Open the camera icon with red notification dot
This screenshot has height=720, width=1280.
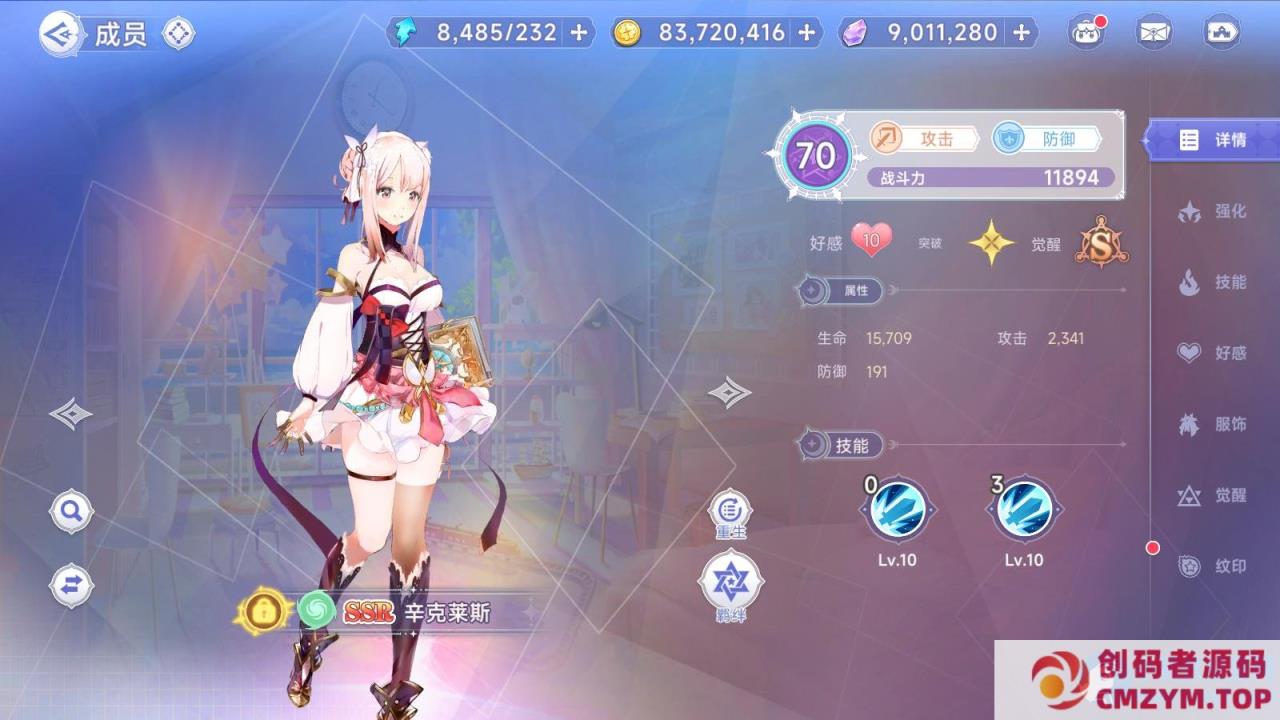[x=1085, y=32]
